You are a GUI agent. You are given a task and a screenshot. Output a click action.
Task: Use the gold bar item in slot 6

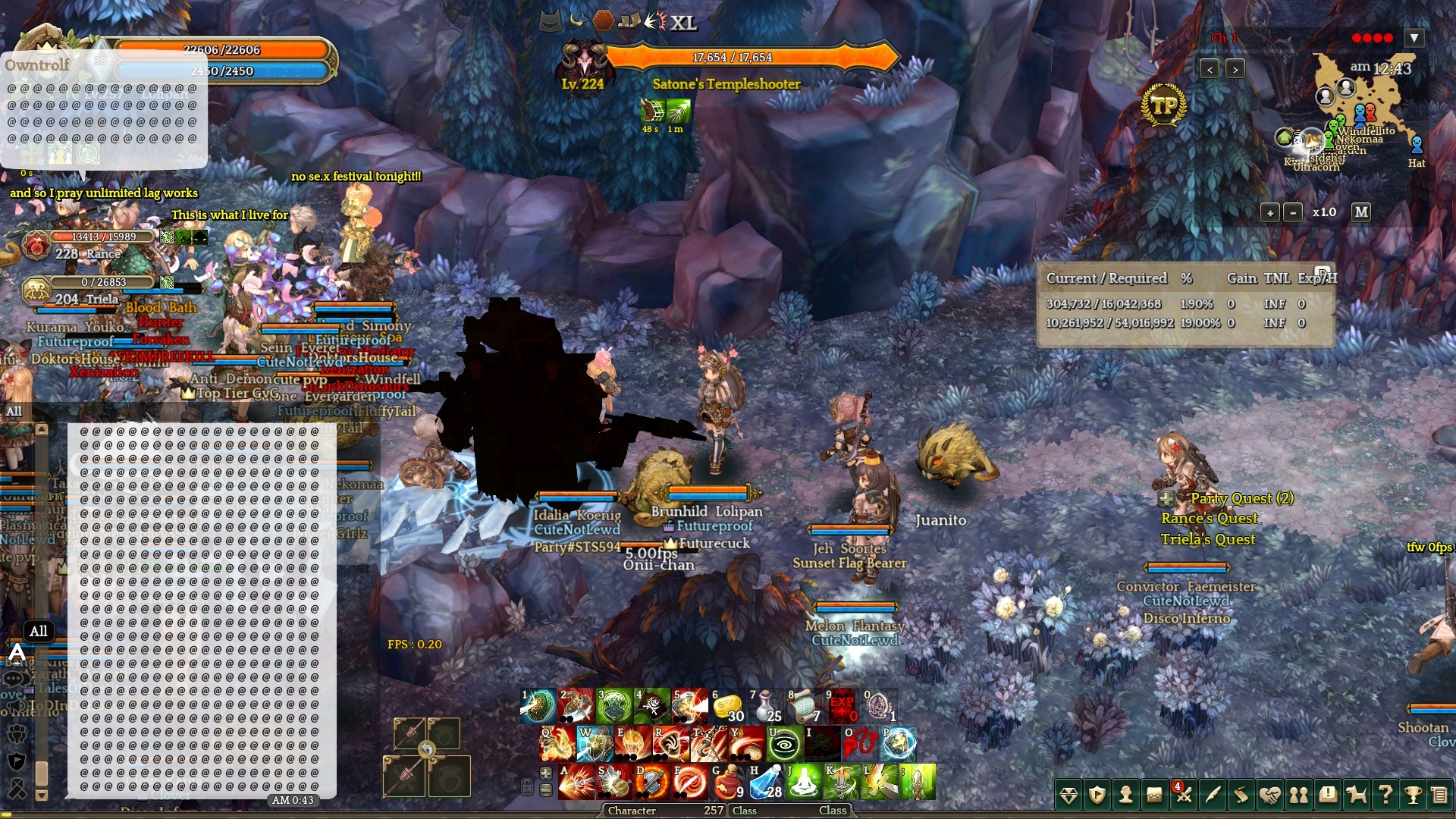727,707
